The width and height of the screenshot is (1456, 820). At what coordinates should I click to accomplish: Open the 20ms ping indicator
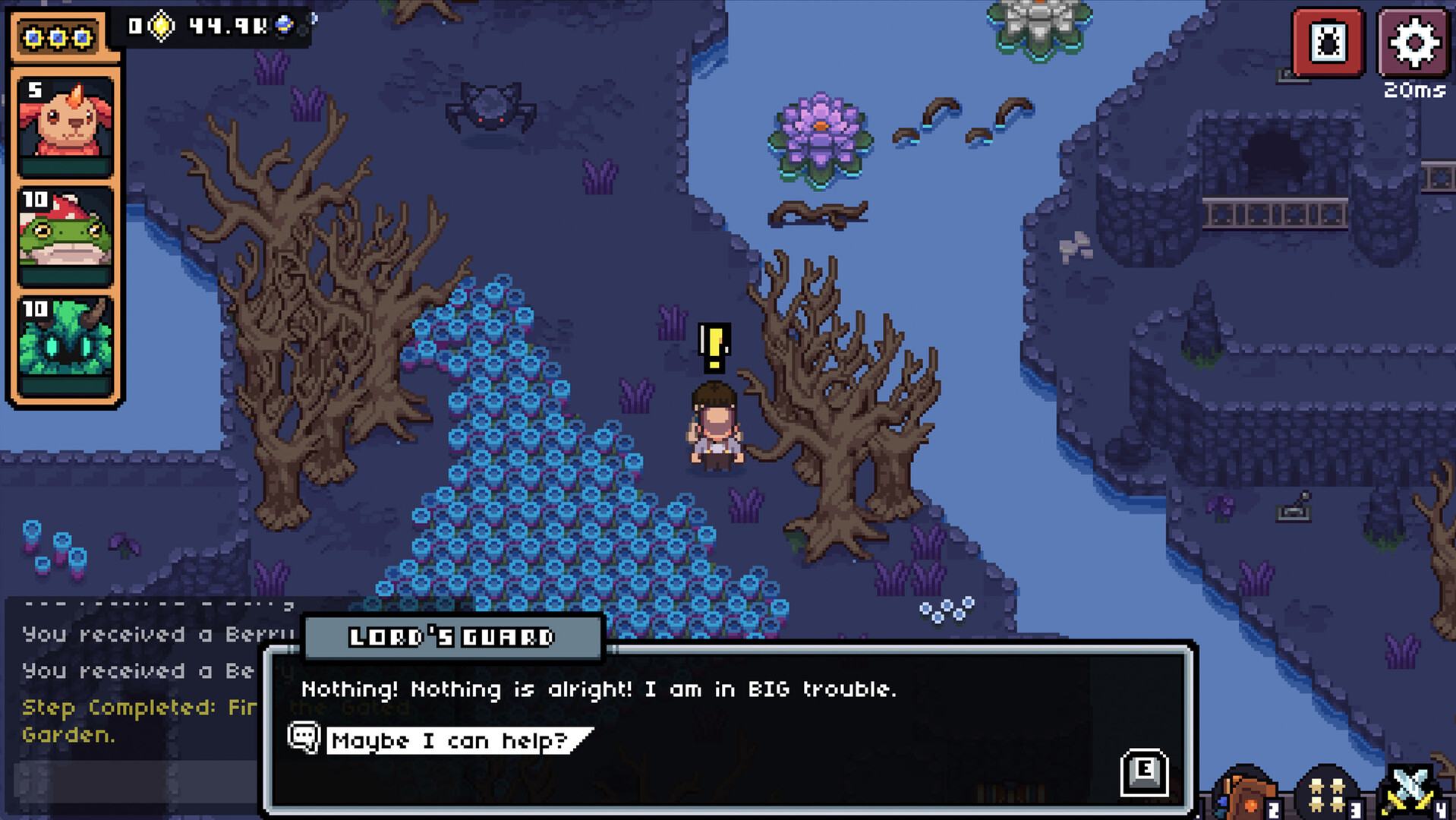click(1412, 91)
